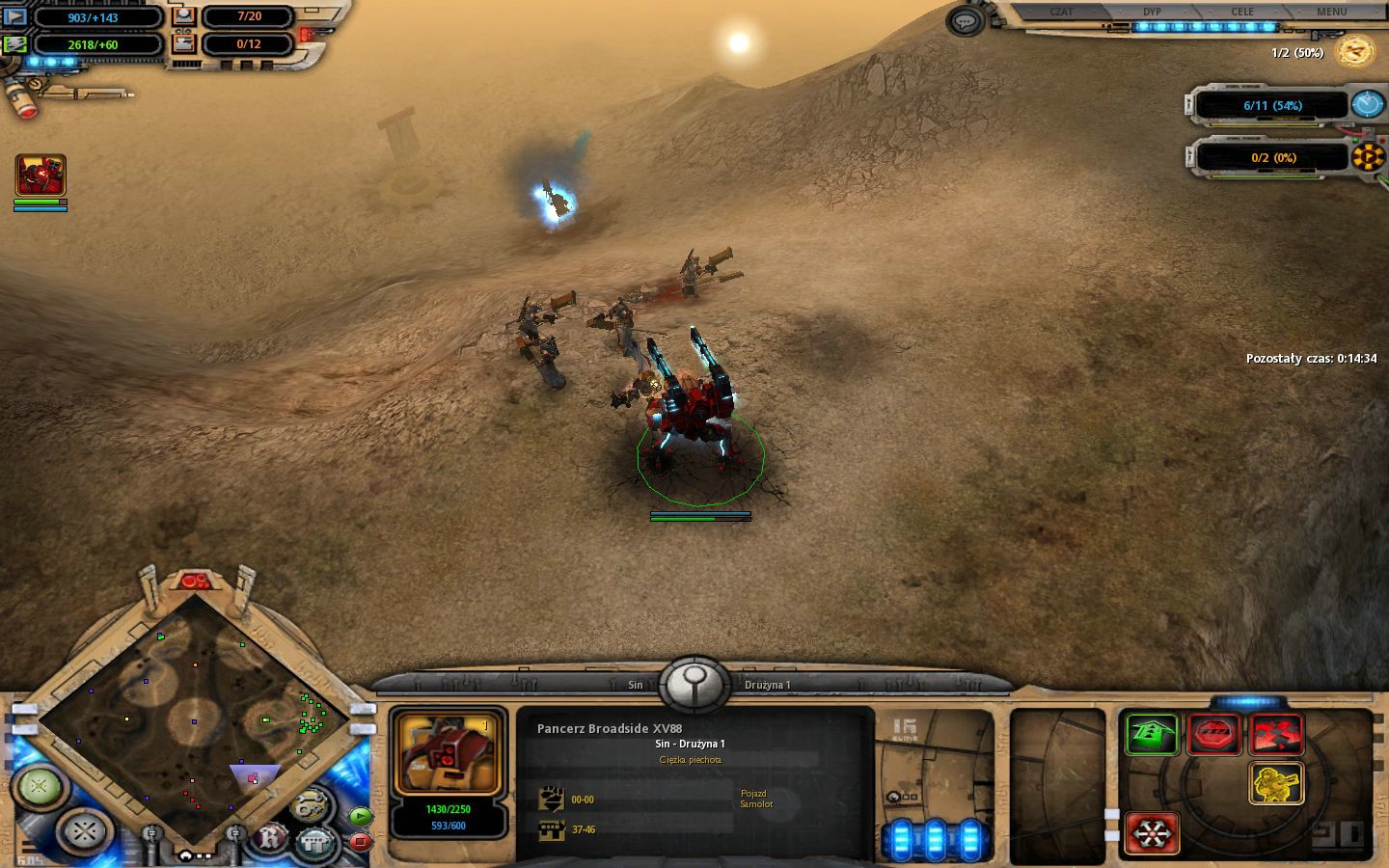Viewport: 1389px width, 868px height.
Task: Select the Broadside XV88 unit portrait
Action: pyautogui.click(x=447, y=754)
